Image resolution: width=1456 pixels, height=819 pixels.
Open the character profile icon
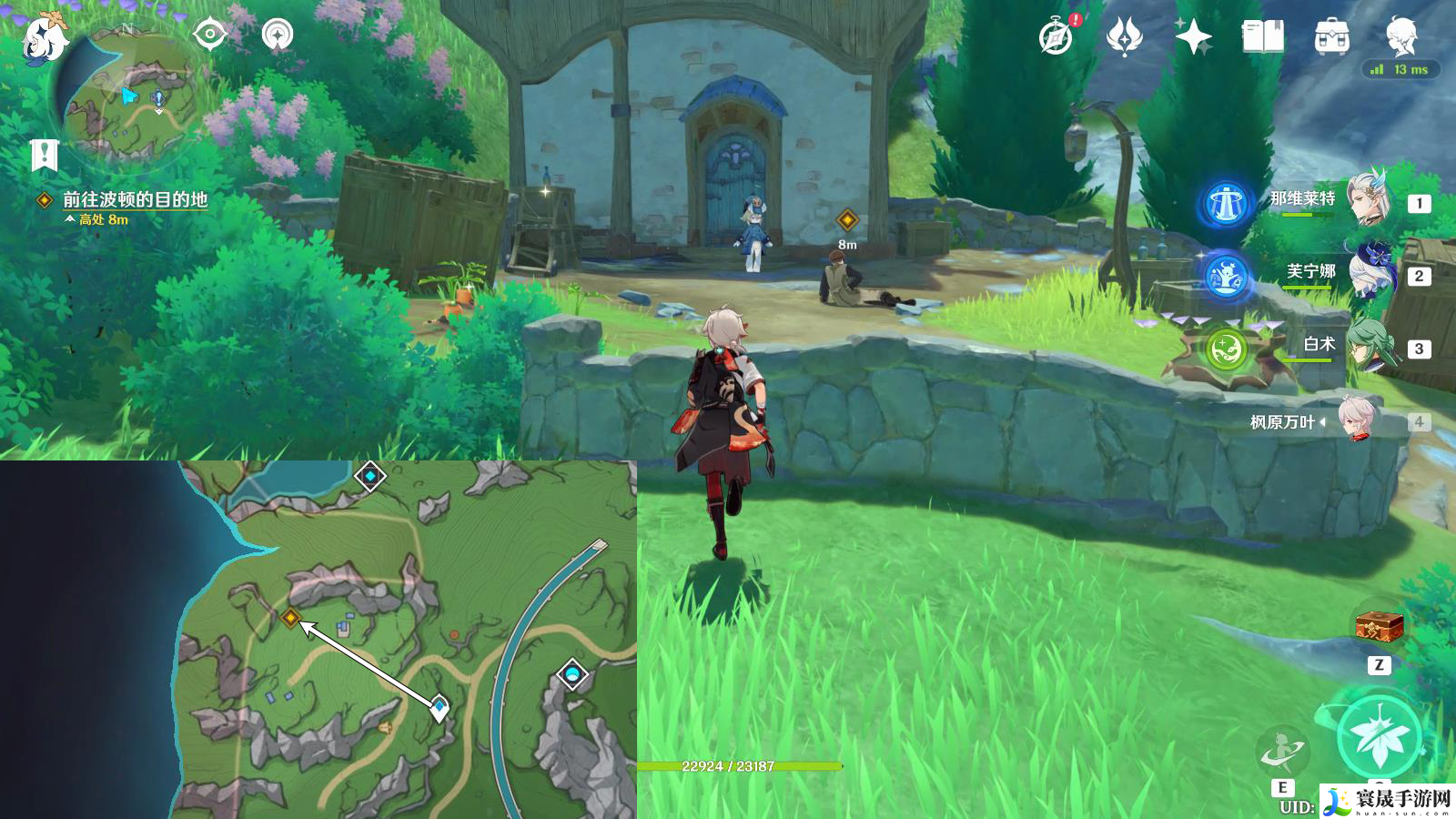(1401, 36)
